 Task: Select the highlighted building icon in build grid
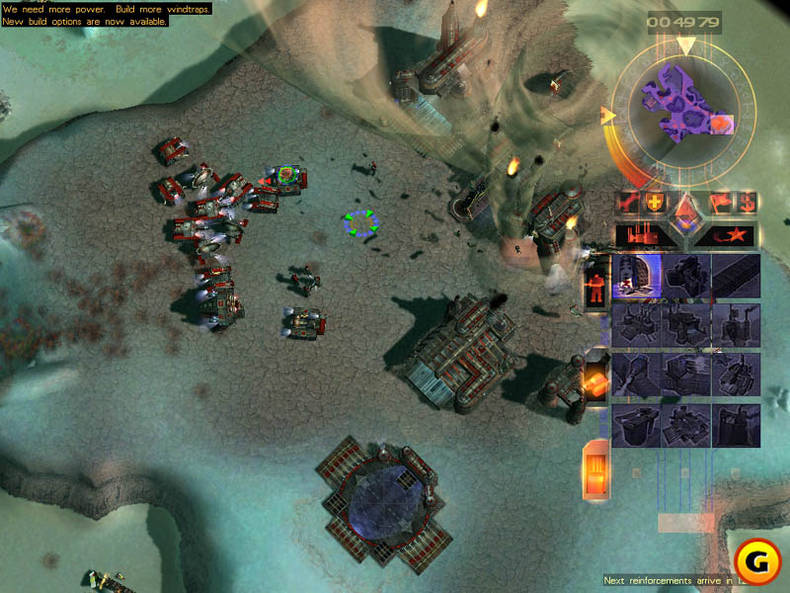[636, 276]
